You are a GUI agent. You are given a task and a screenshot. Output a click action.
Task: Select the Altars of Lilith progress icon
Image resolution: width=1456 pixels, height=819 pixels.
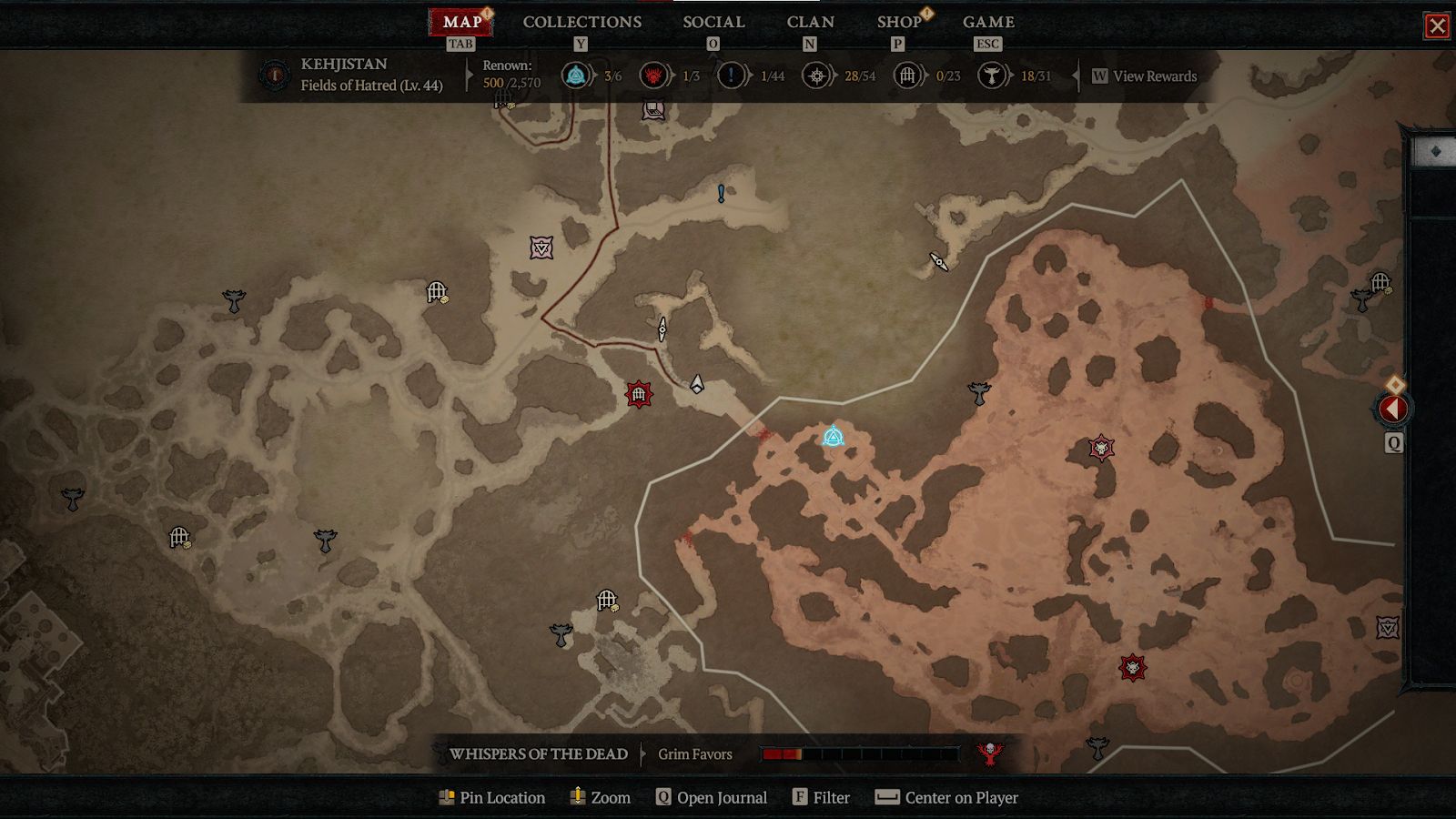point(991,76)
